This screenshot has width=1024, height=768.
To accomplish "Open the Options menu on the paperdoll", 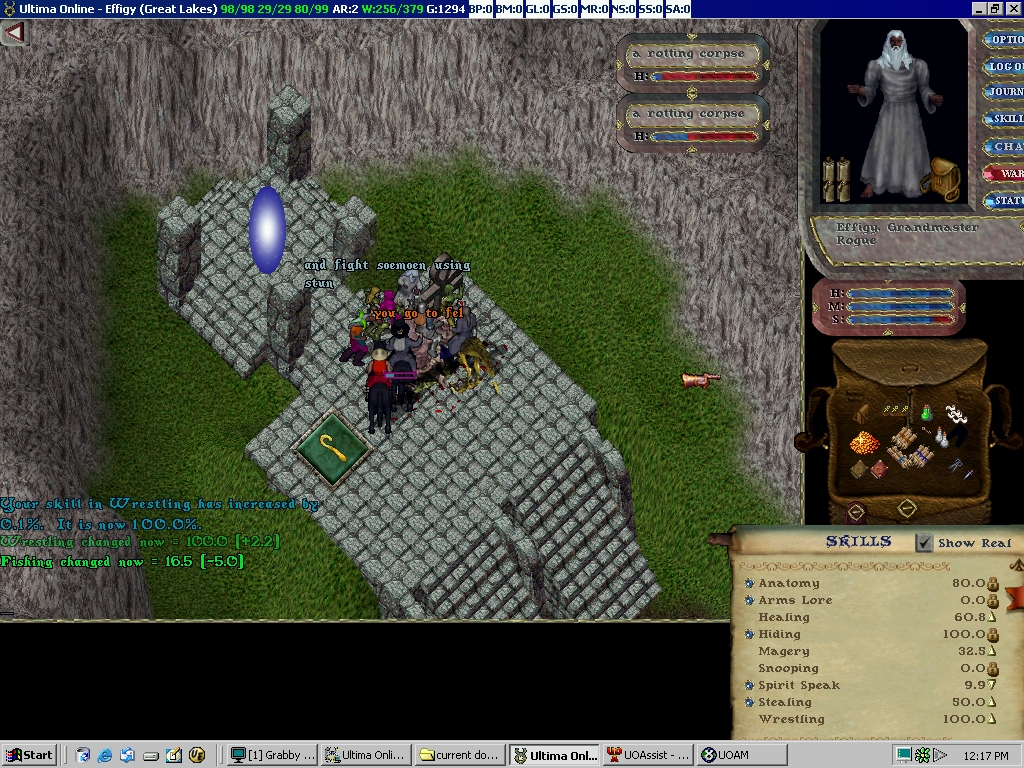I will pyautogui.click(x=1004, y=41).
